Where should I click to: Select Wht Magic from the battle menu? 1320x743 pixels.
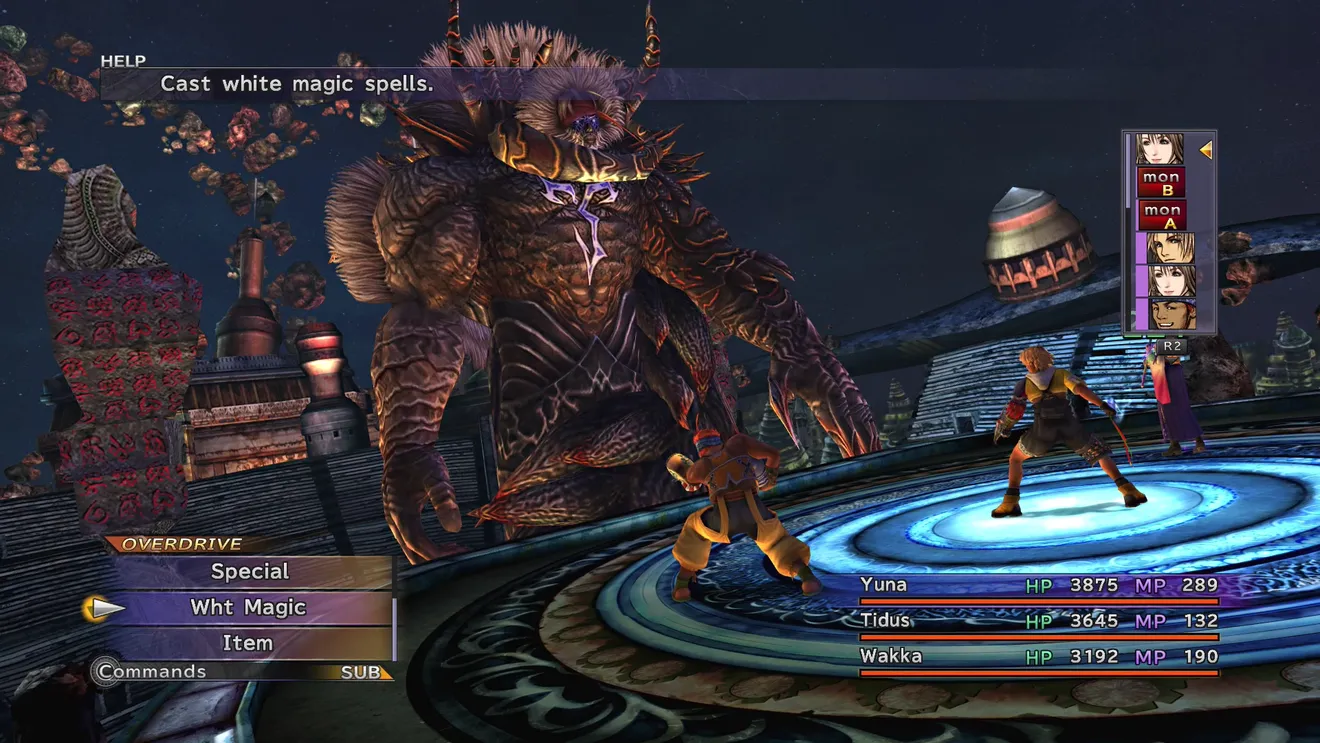[249, 608]
